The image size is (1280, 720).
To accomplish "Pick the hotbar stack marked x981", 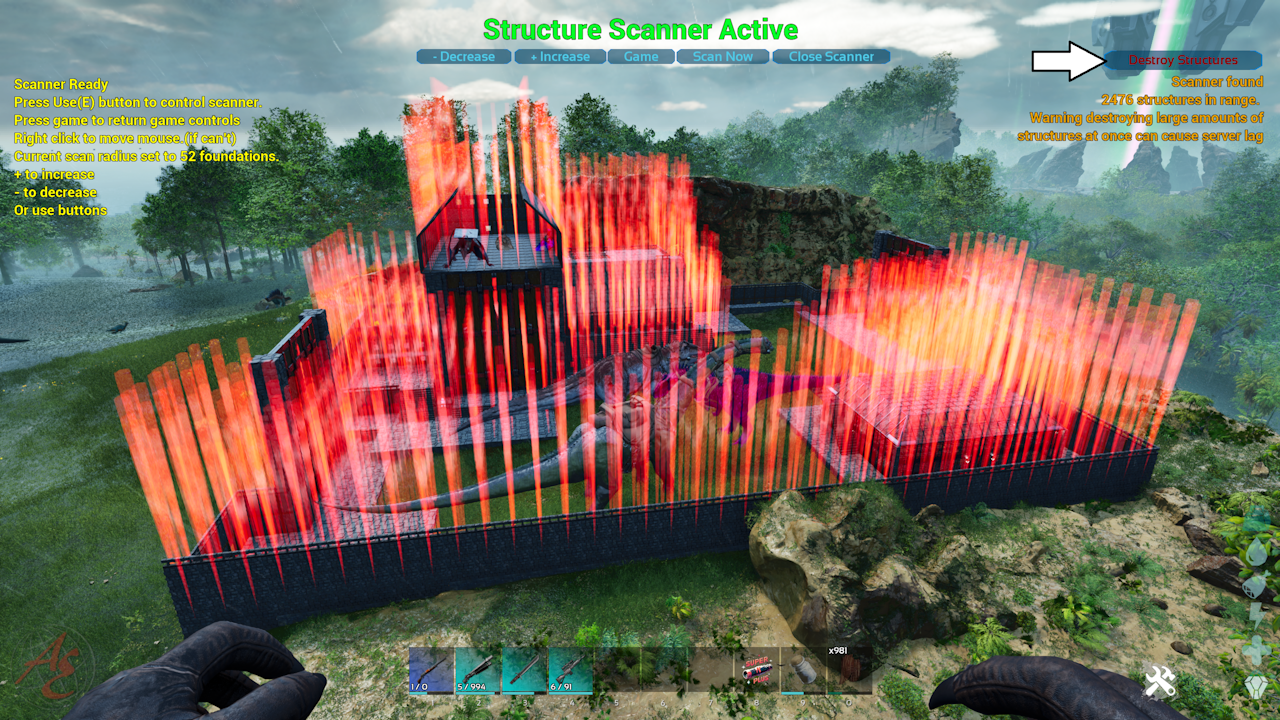I will (849, 669).
